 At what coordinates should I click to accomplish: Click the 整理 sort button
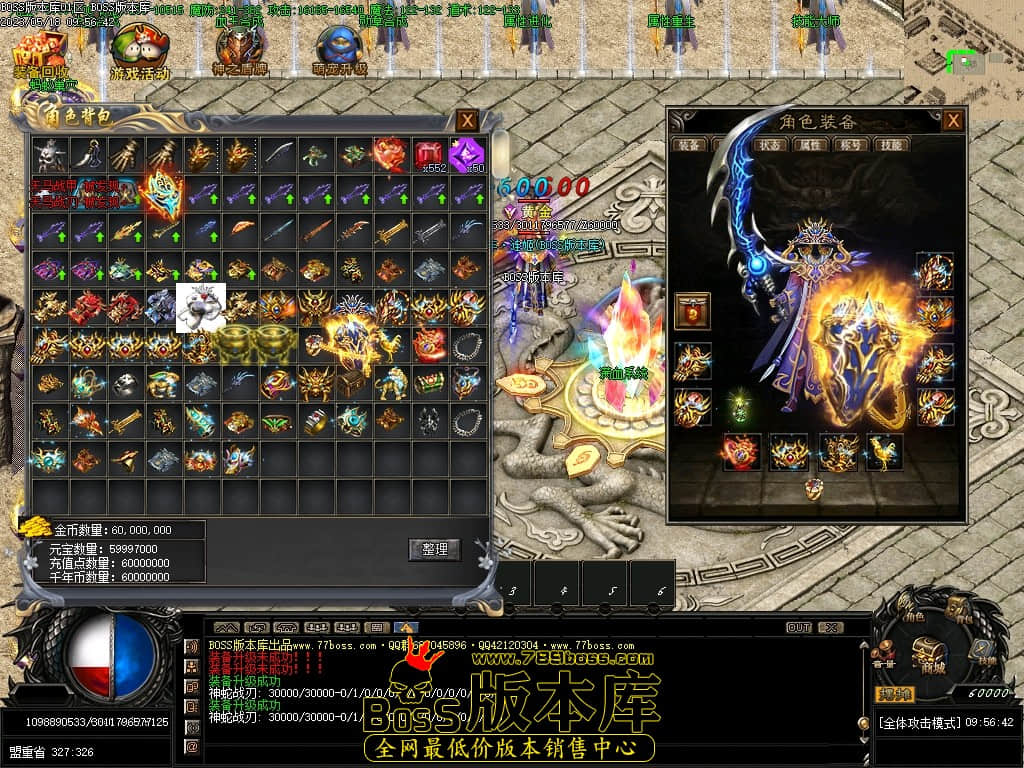pyautogui.click(x=434, y=549)
